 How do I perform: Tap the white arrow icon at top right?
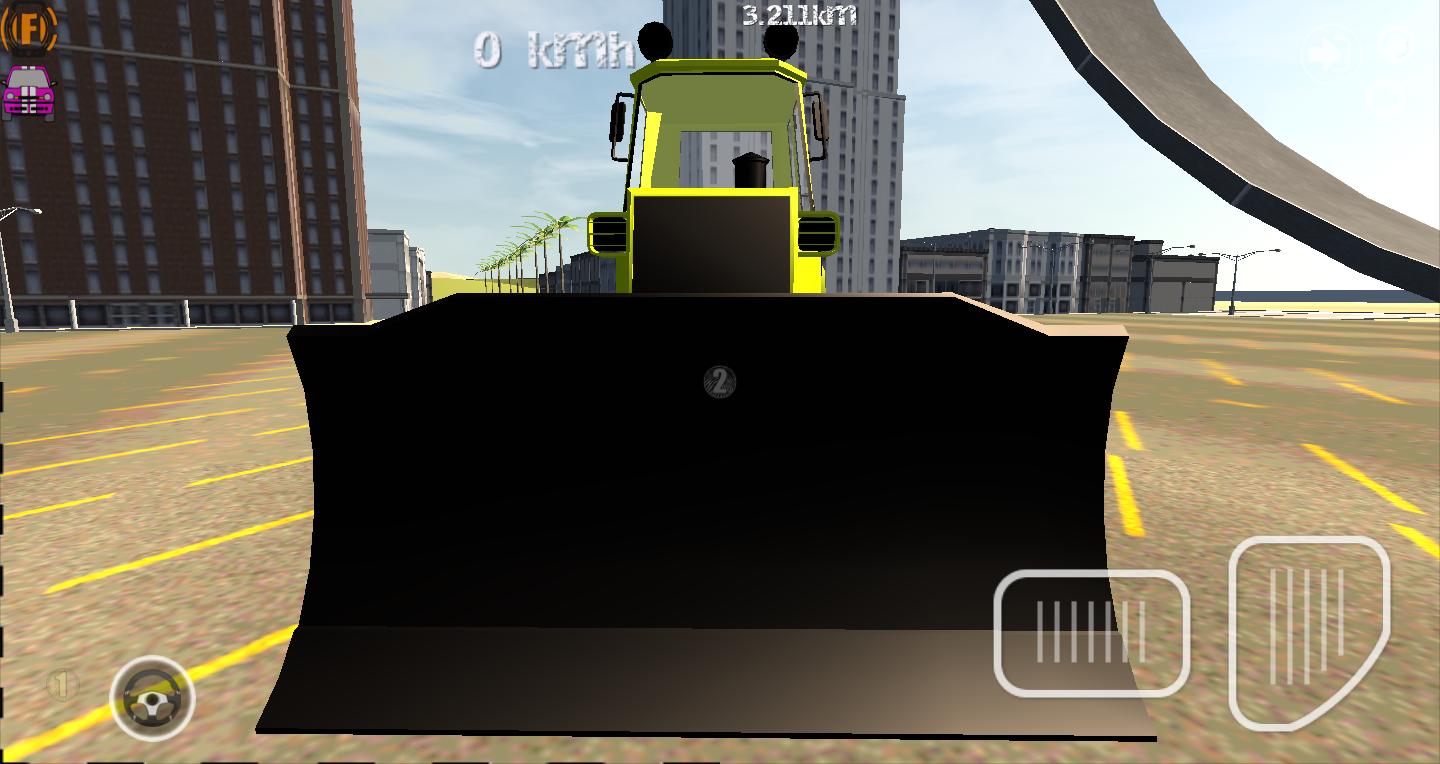point(1326,50)
